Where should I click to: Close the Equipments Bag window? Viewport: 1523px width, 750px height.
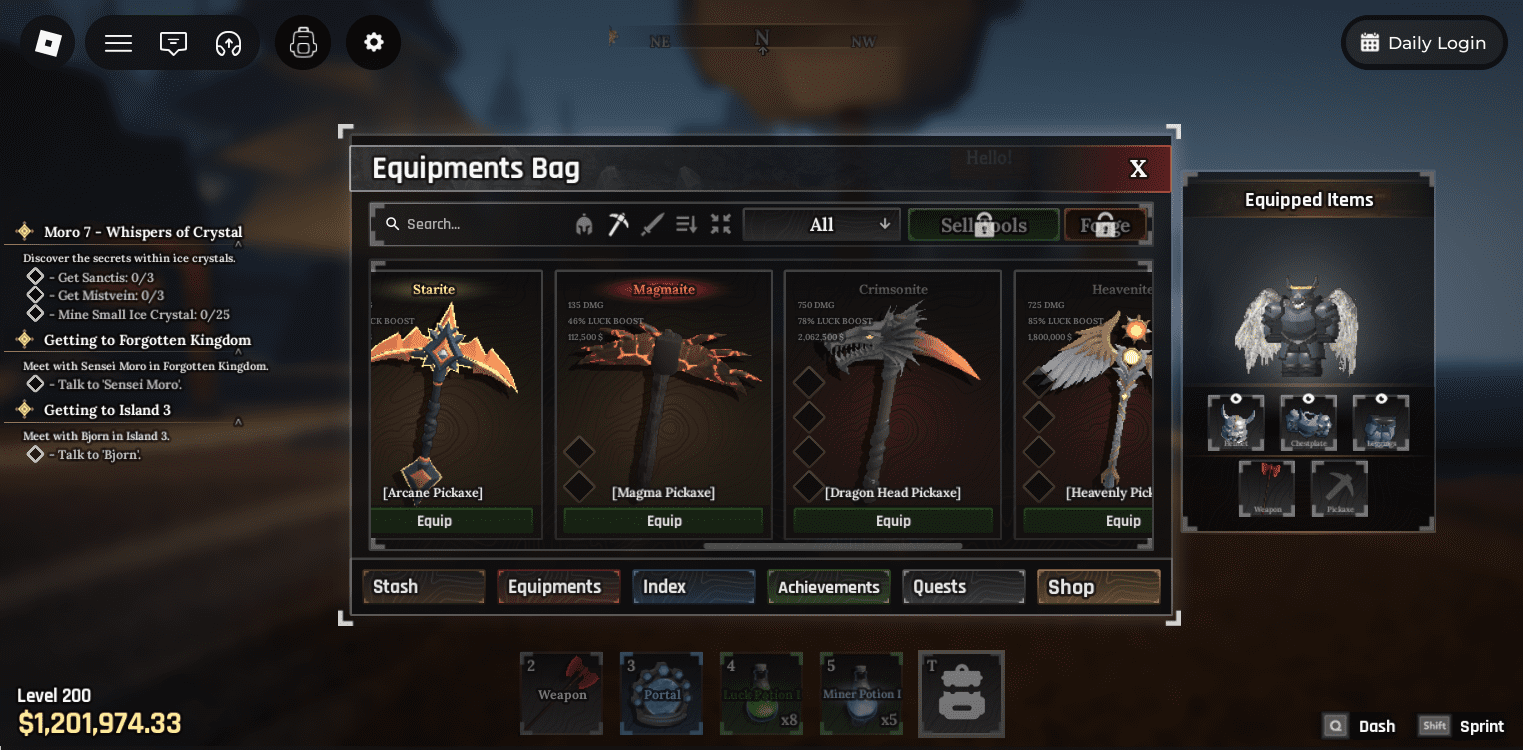click(1138, 169)
